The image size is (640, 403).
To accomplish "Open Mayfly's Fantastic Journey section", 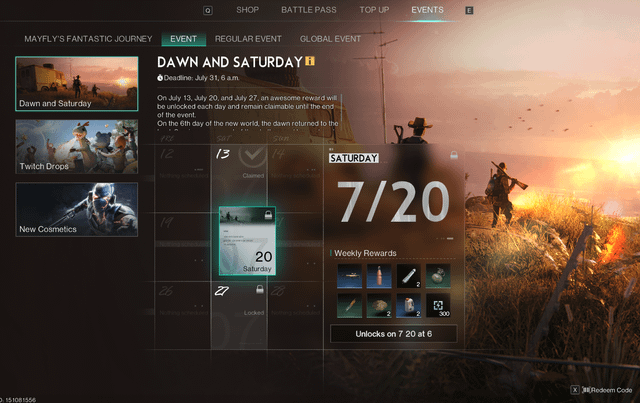I will (x=87, y=39).
